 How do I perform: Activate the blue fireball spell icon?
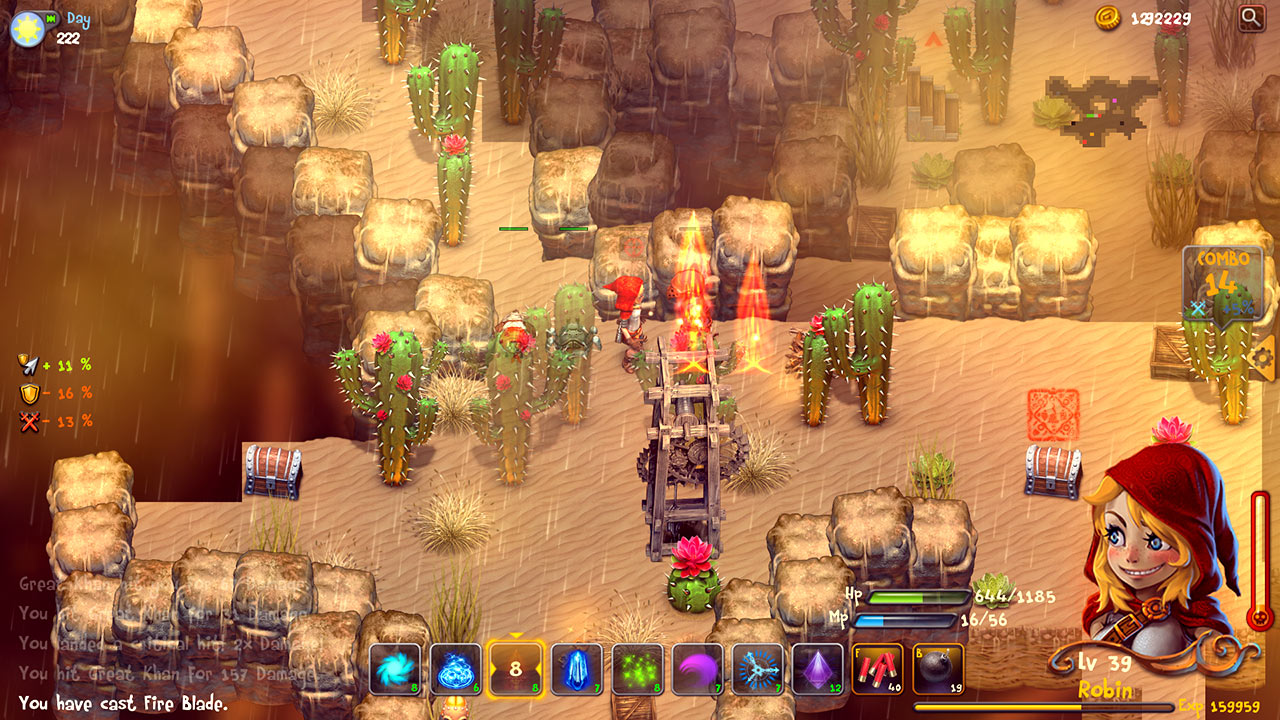455,668
